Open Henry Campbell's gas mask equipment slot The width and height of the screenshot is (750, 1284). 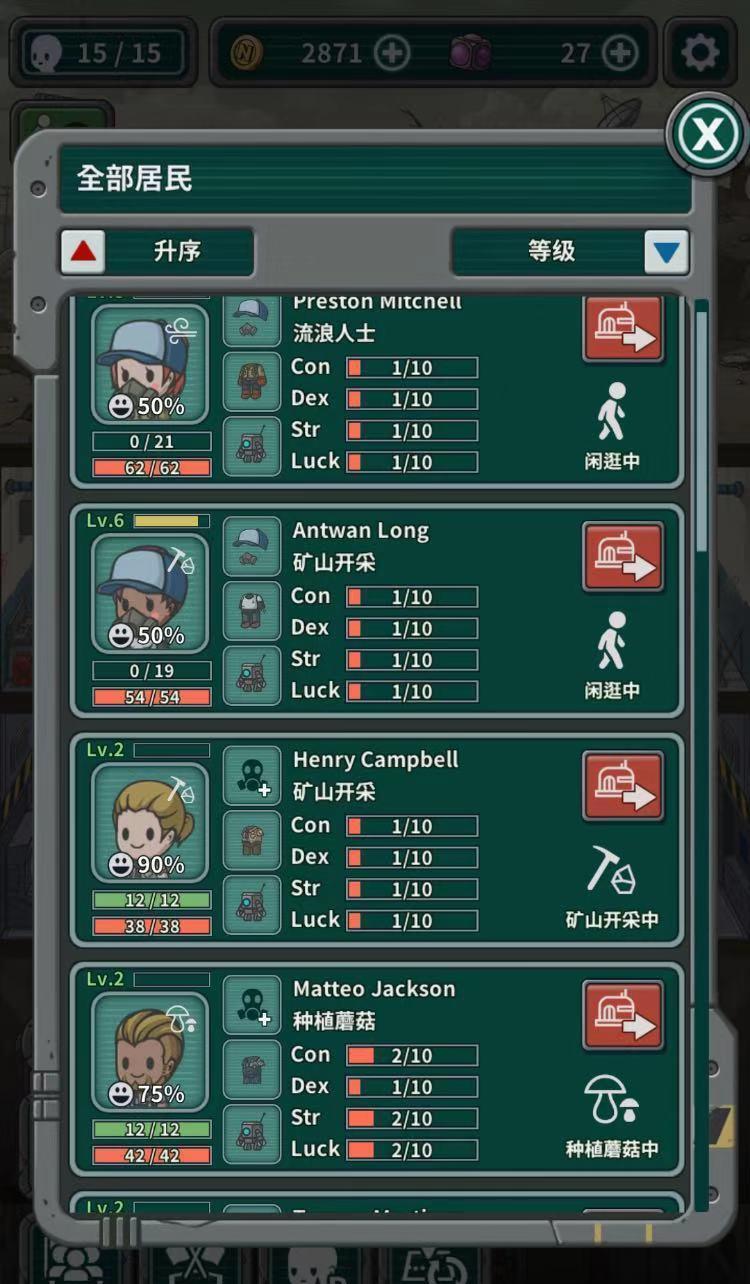[252, 776]
